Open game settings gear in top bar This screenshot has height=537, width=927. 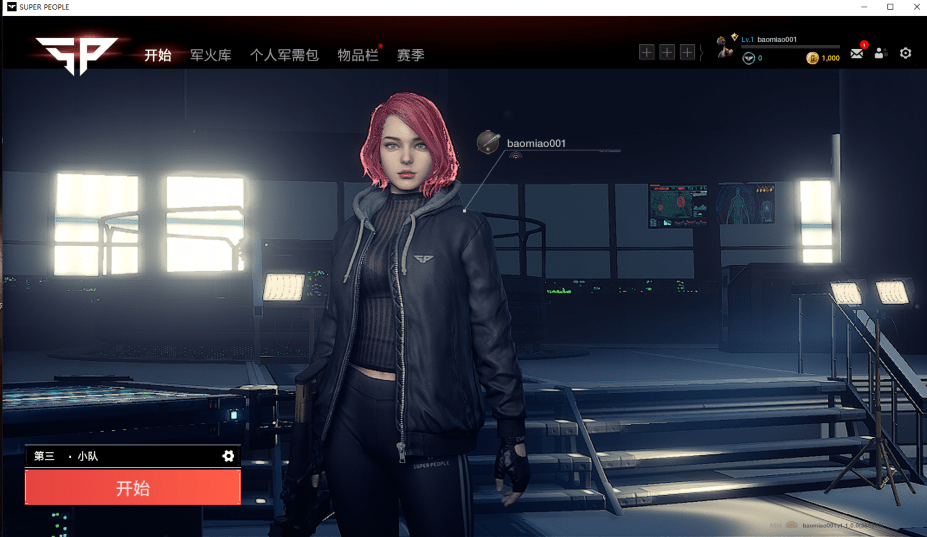tap(906, 53)
